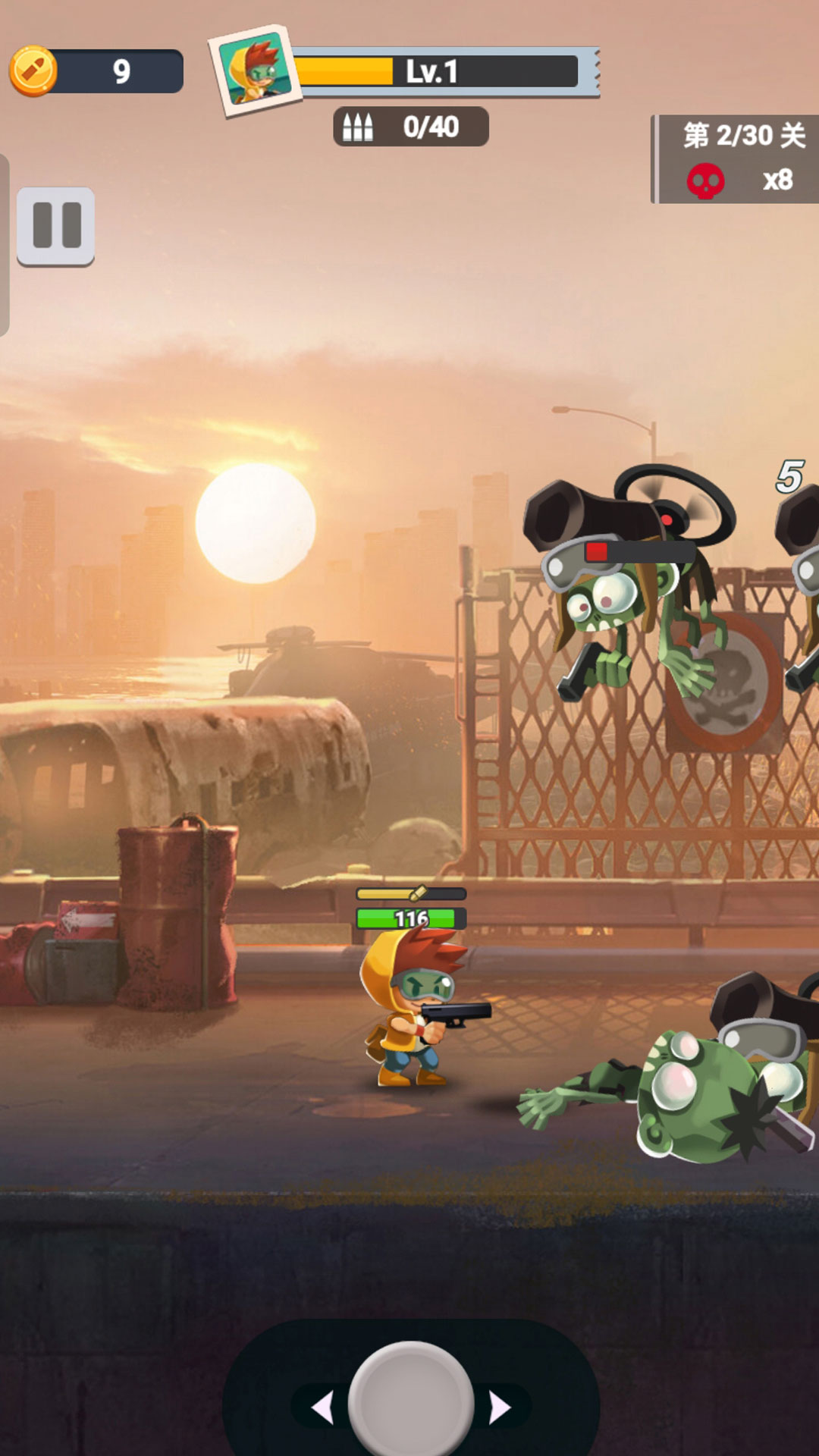This screenshot has width=819, height=1456.
Task: Tap the gold bullet coin icon
Action: pos(33,71)
